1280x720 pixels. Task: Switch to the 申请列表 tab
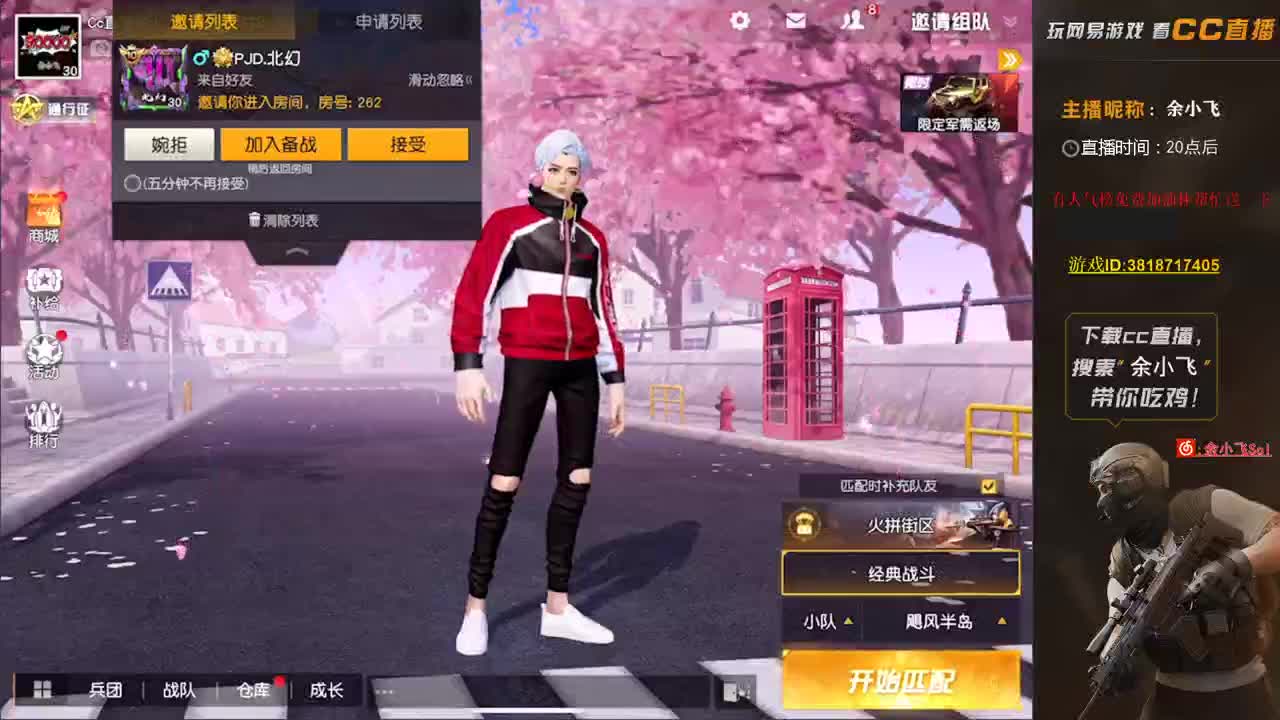pos(390,21)
